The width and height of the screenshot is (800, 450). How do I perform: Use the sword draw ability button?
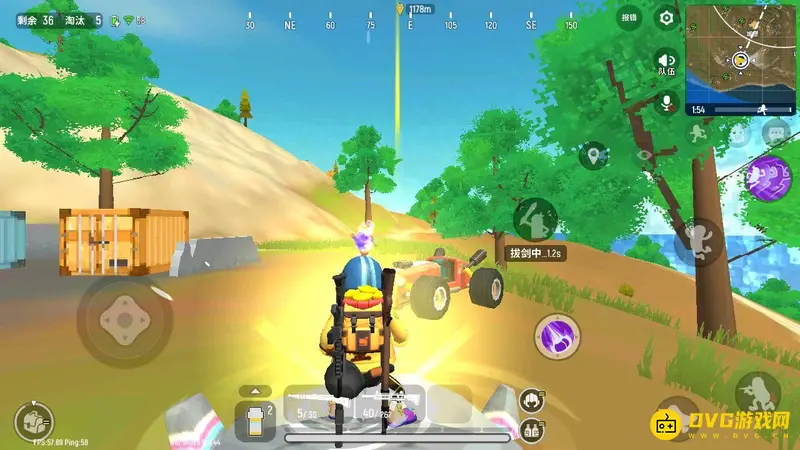point(535,218)
